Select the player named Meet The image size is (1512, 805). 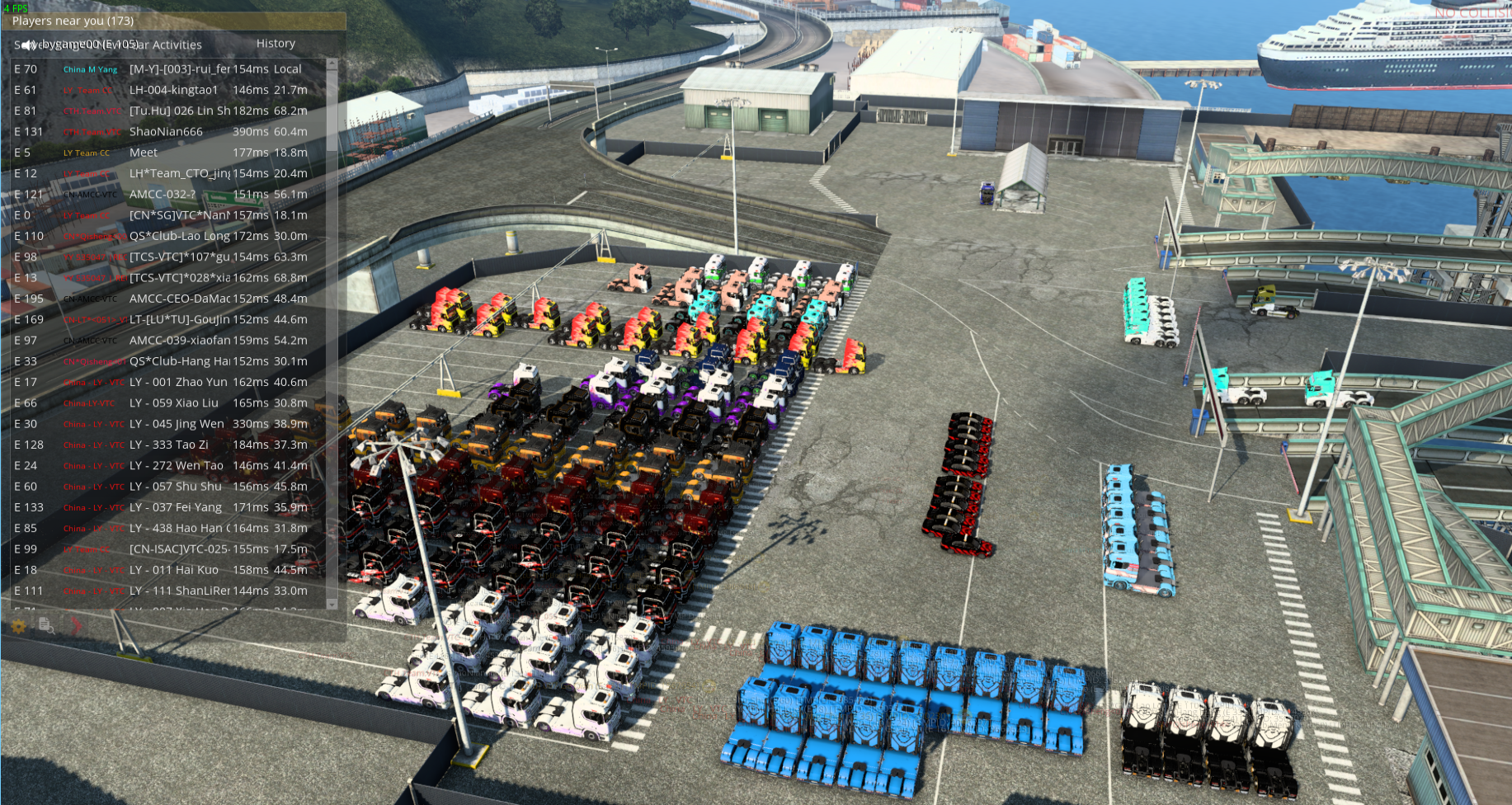[x=144, y=153]
